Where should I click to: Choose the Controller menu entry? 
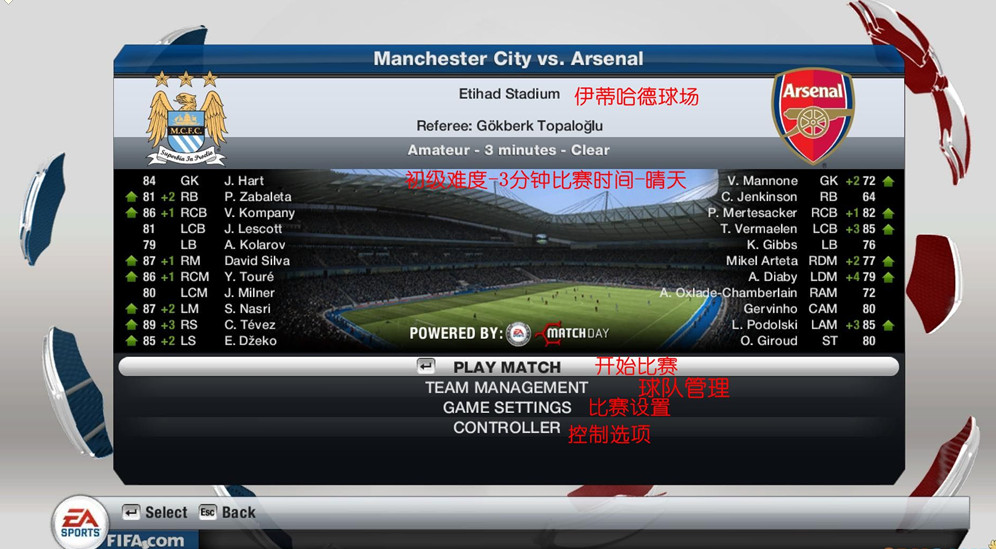pyautogui.click(x=506, y=427)
